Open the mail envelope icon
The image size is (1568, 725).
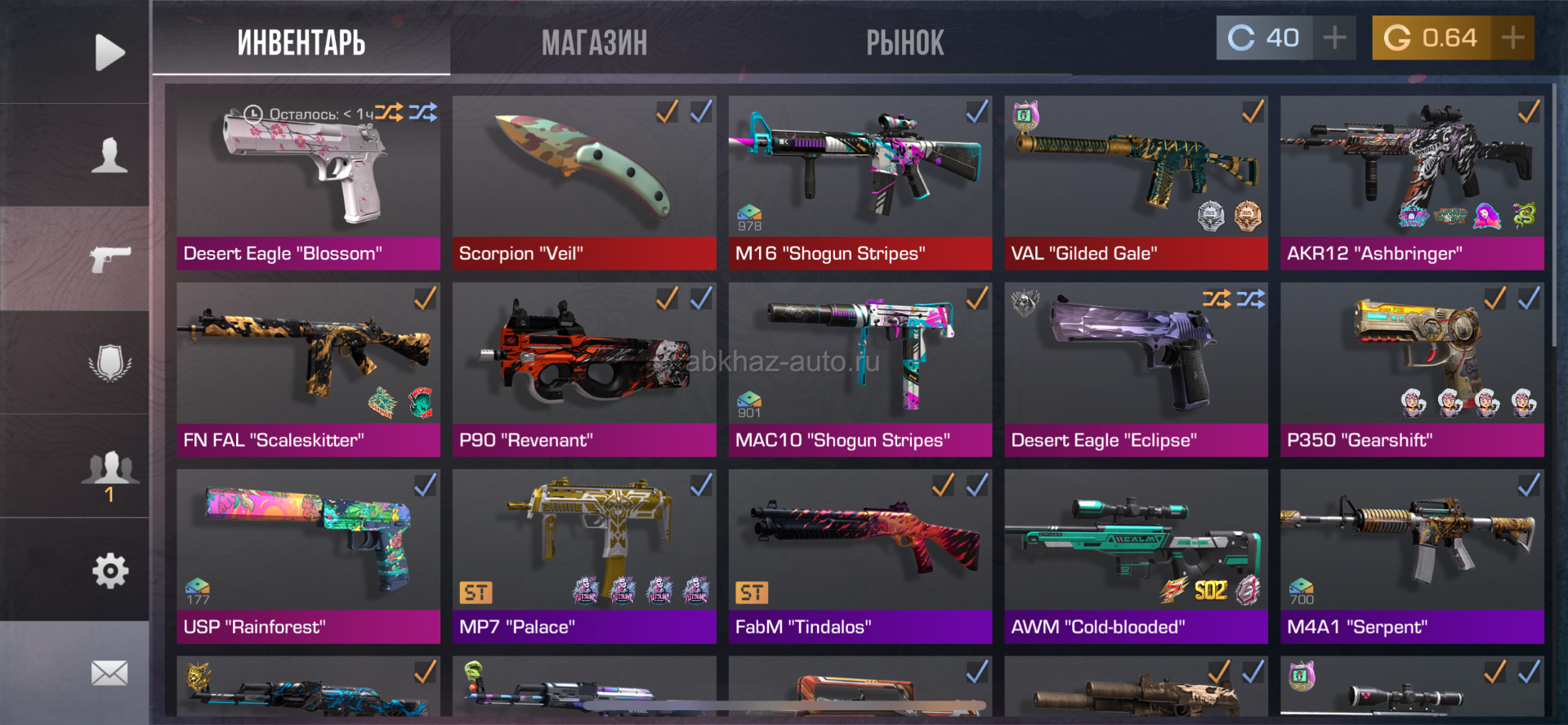(x=109, y=674)
